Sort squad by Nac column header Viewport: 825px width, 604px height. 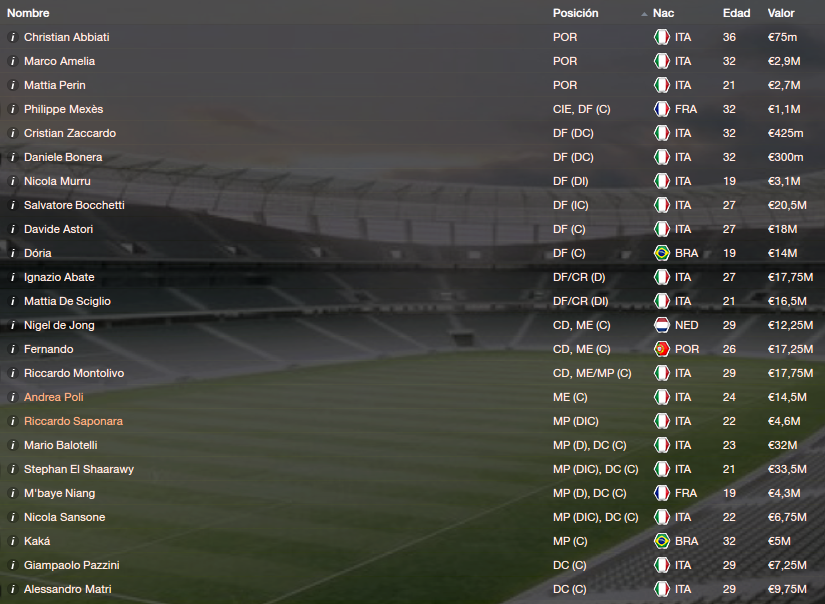point(663,13)
